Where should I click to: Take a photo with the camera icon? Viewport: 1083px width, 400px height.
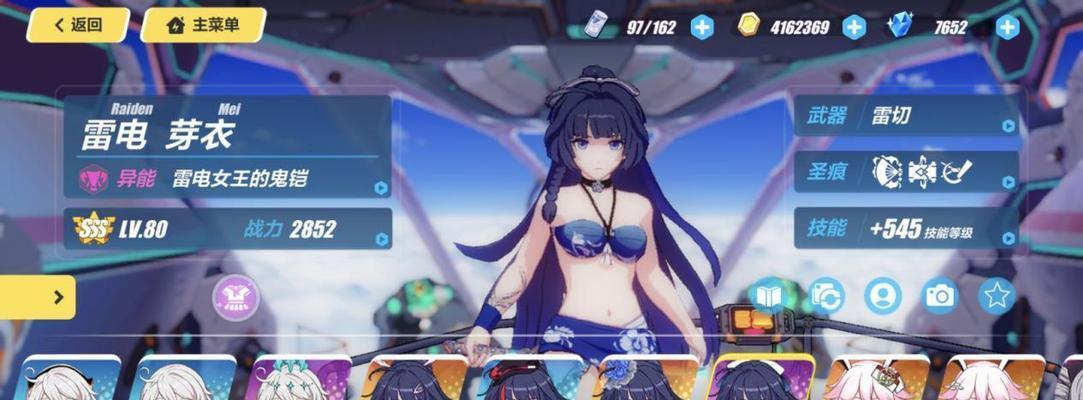tap(940, 296)
